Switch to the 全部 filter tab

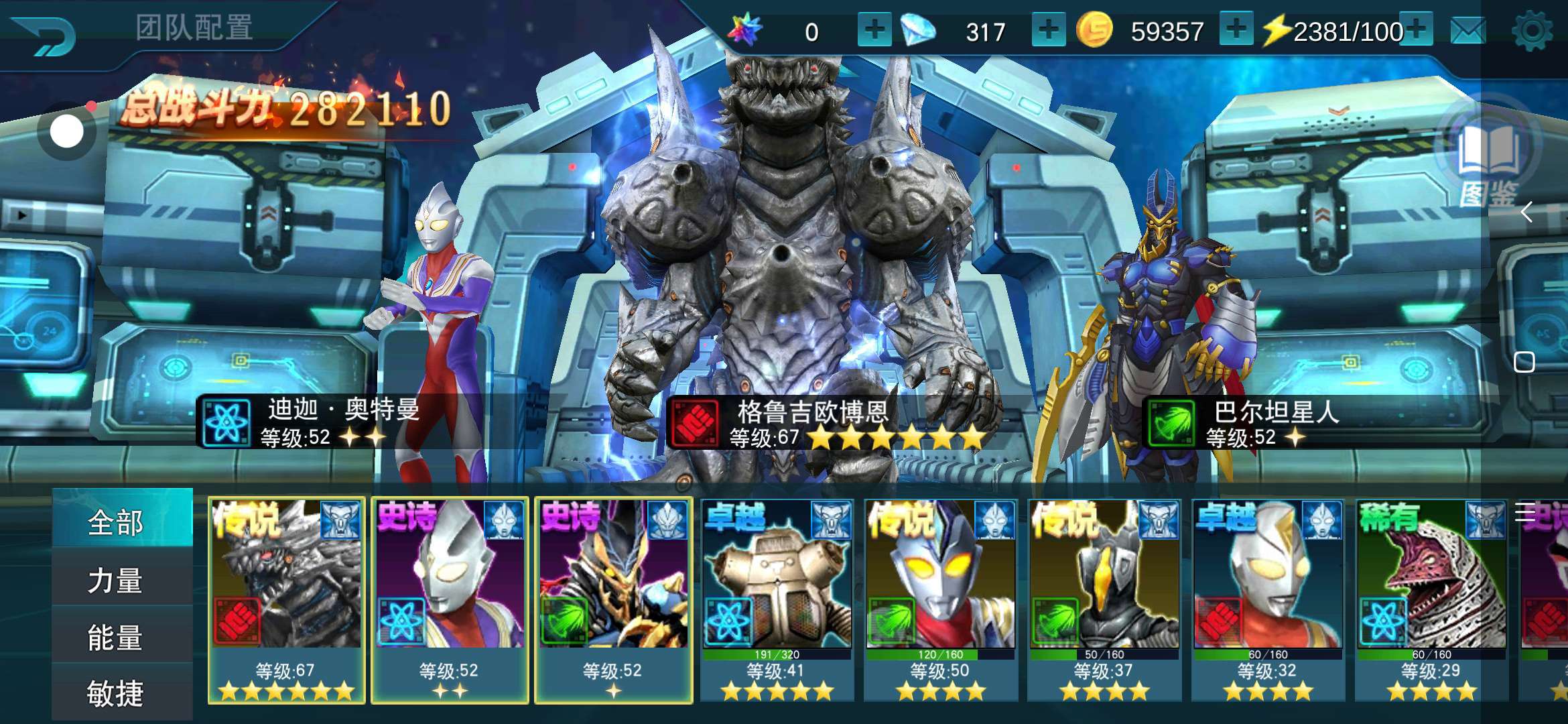coord(115,522)
